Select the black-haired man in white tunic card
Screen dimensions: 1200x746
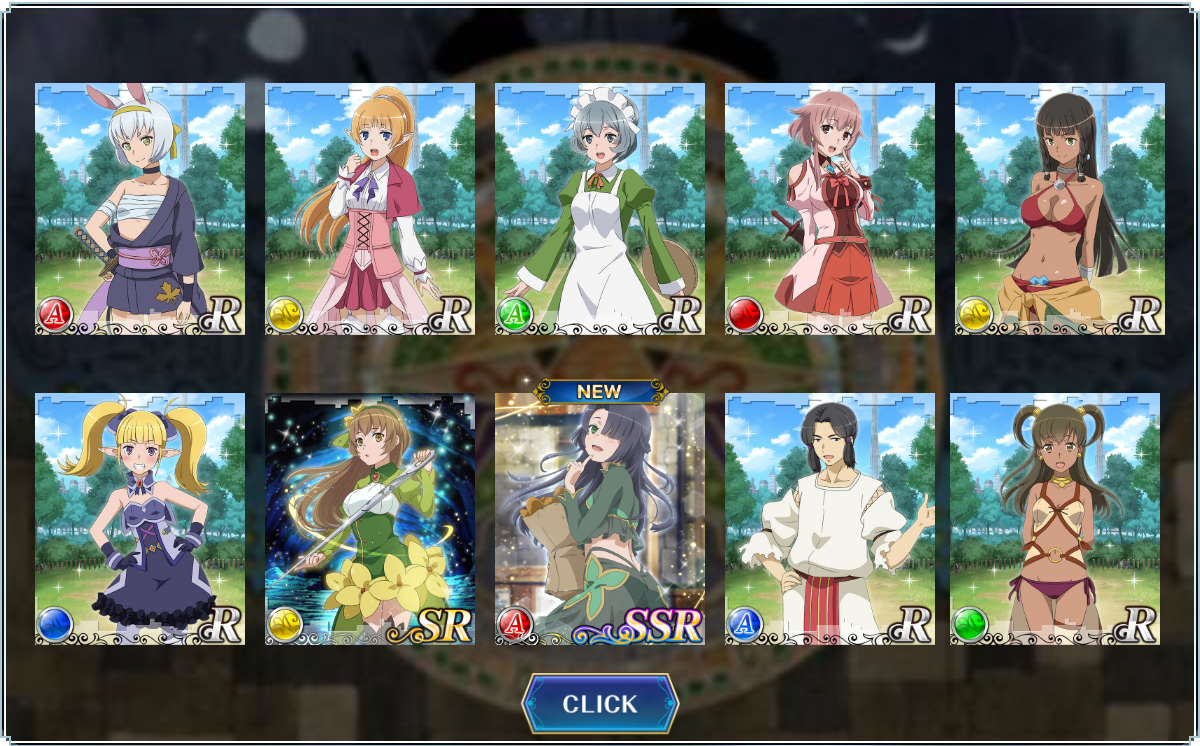click(830, 519)
